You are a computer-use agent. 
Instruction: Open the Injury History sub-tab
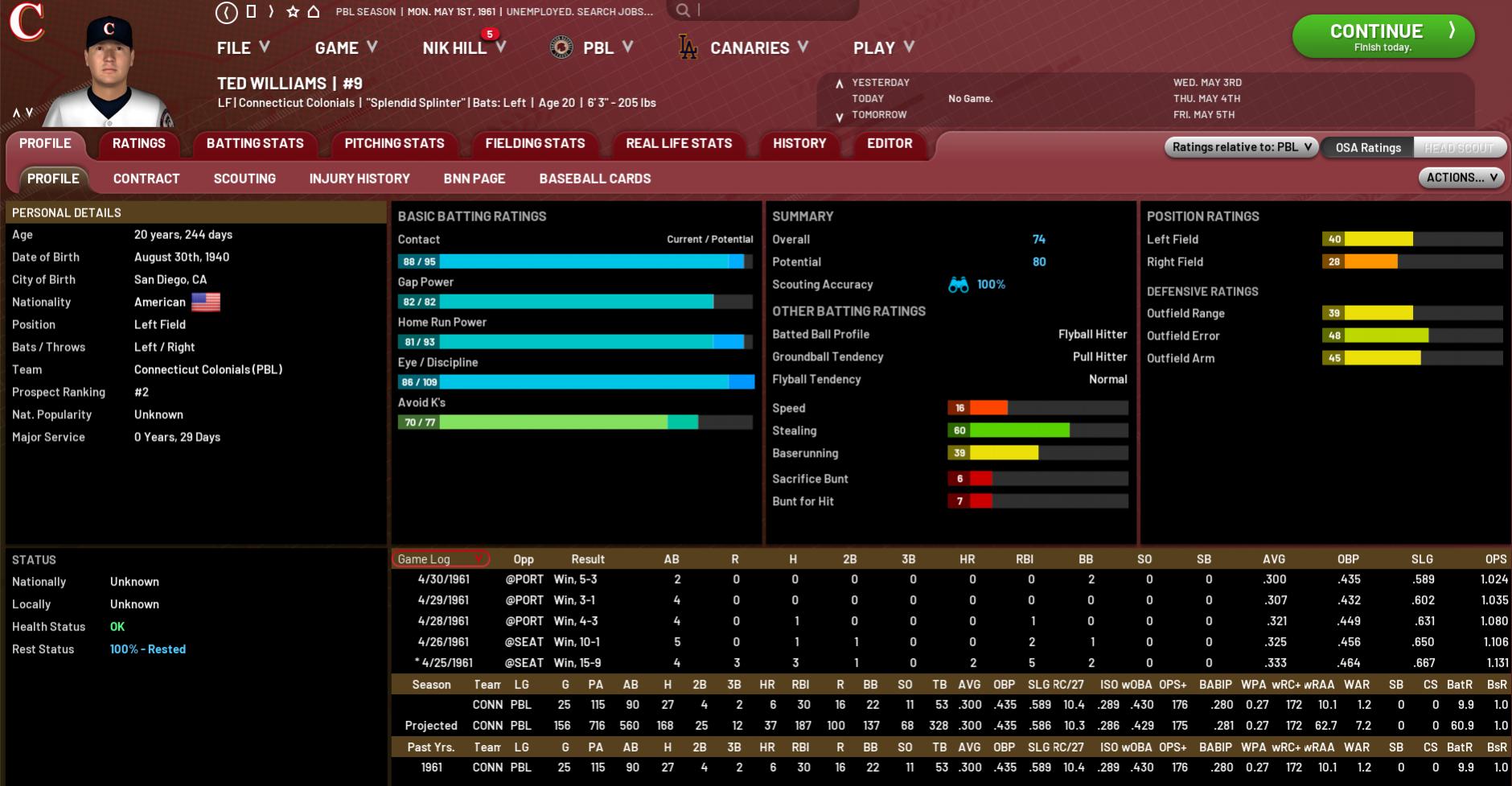(x=360, y=179)
